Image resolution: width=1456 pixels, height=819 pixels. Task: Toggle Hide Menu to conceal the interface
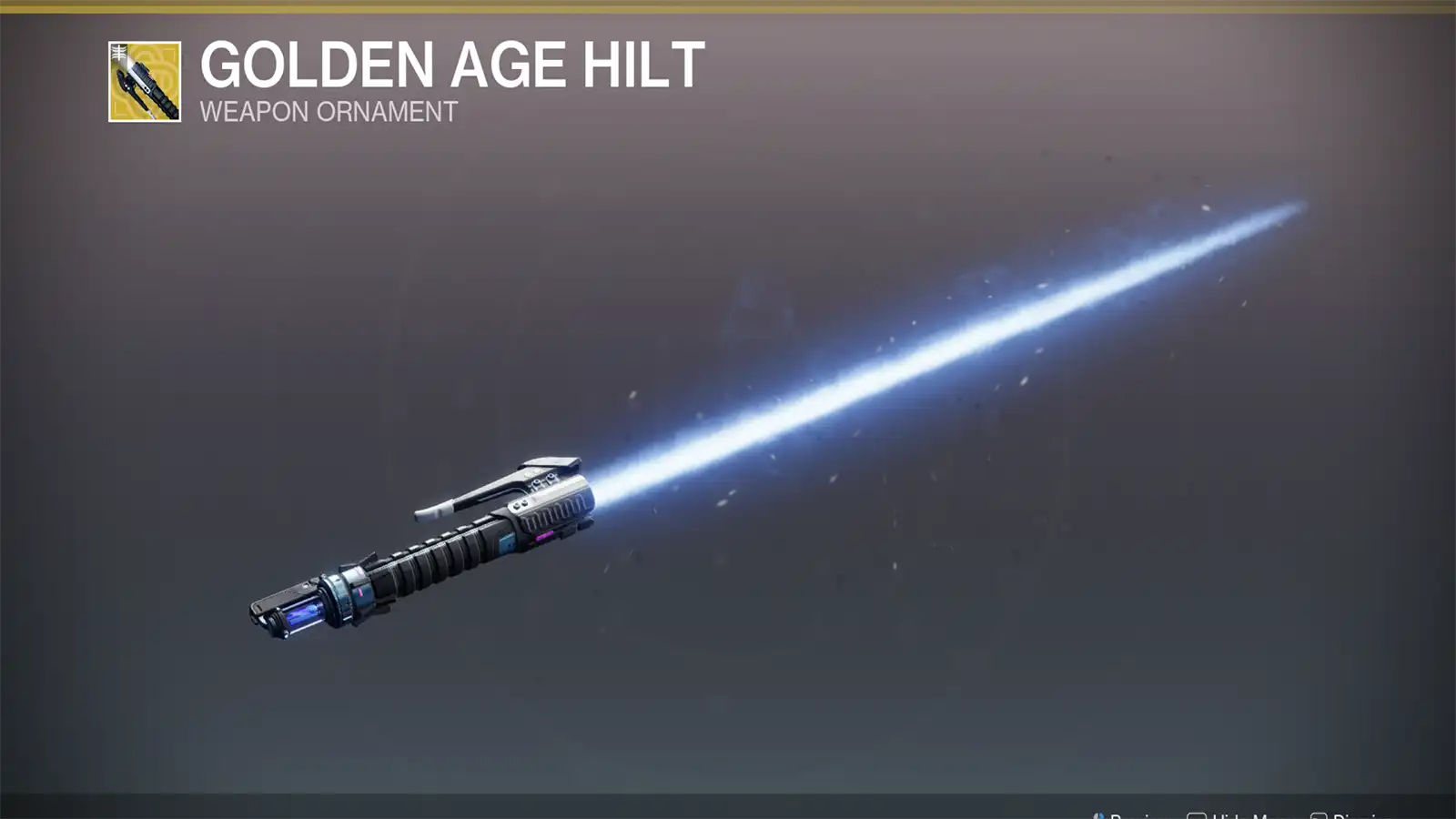click(x=1233, y=814)
